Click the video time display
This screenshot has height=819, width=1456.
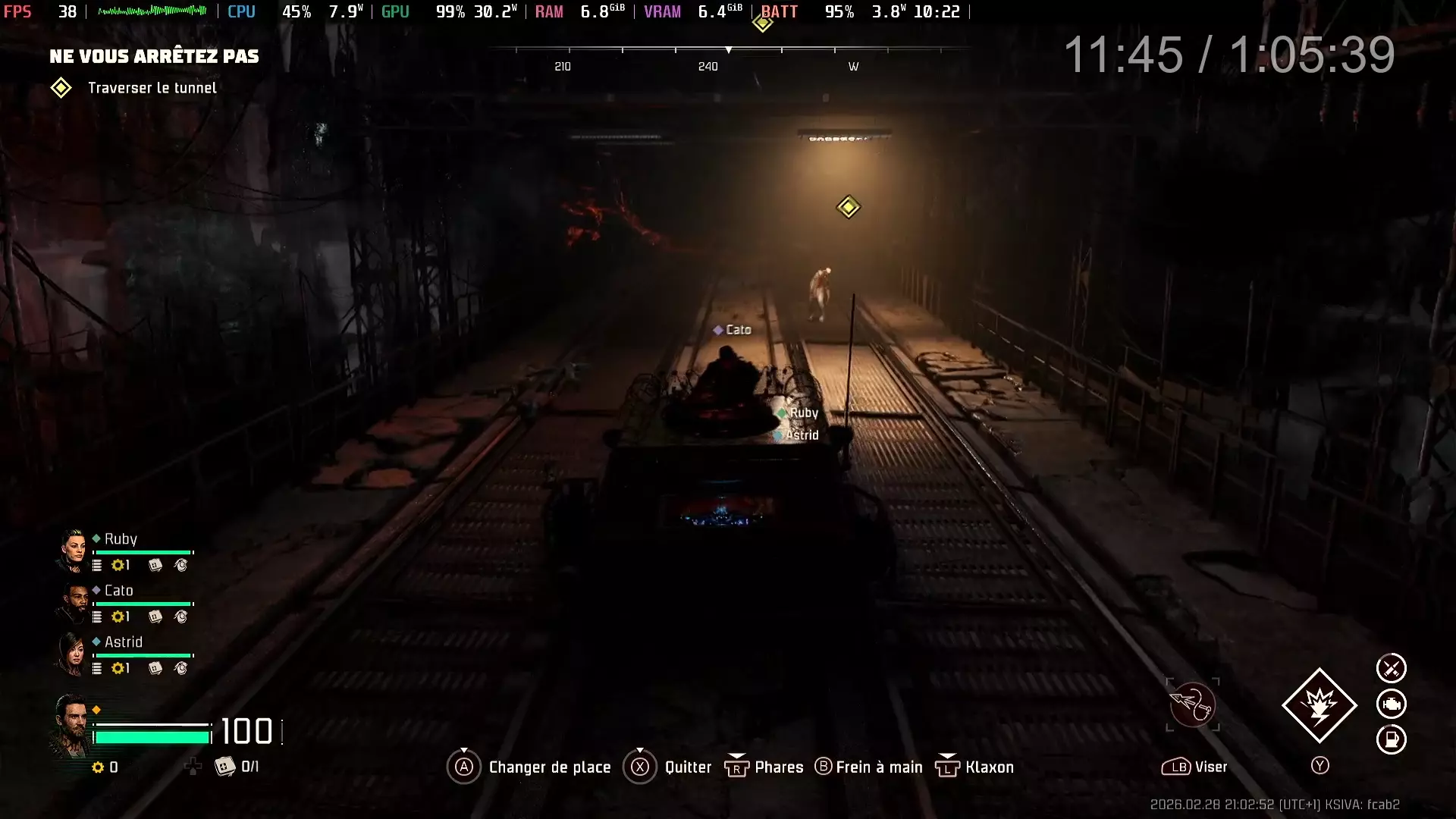point(1228,55)
